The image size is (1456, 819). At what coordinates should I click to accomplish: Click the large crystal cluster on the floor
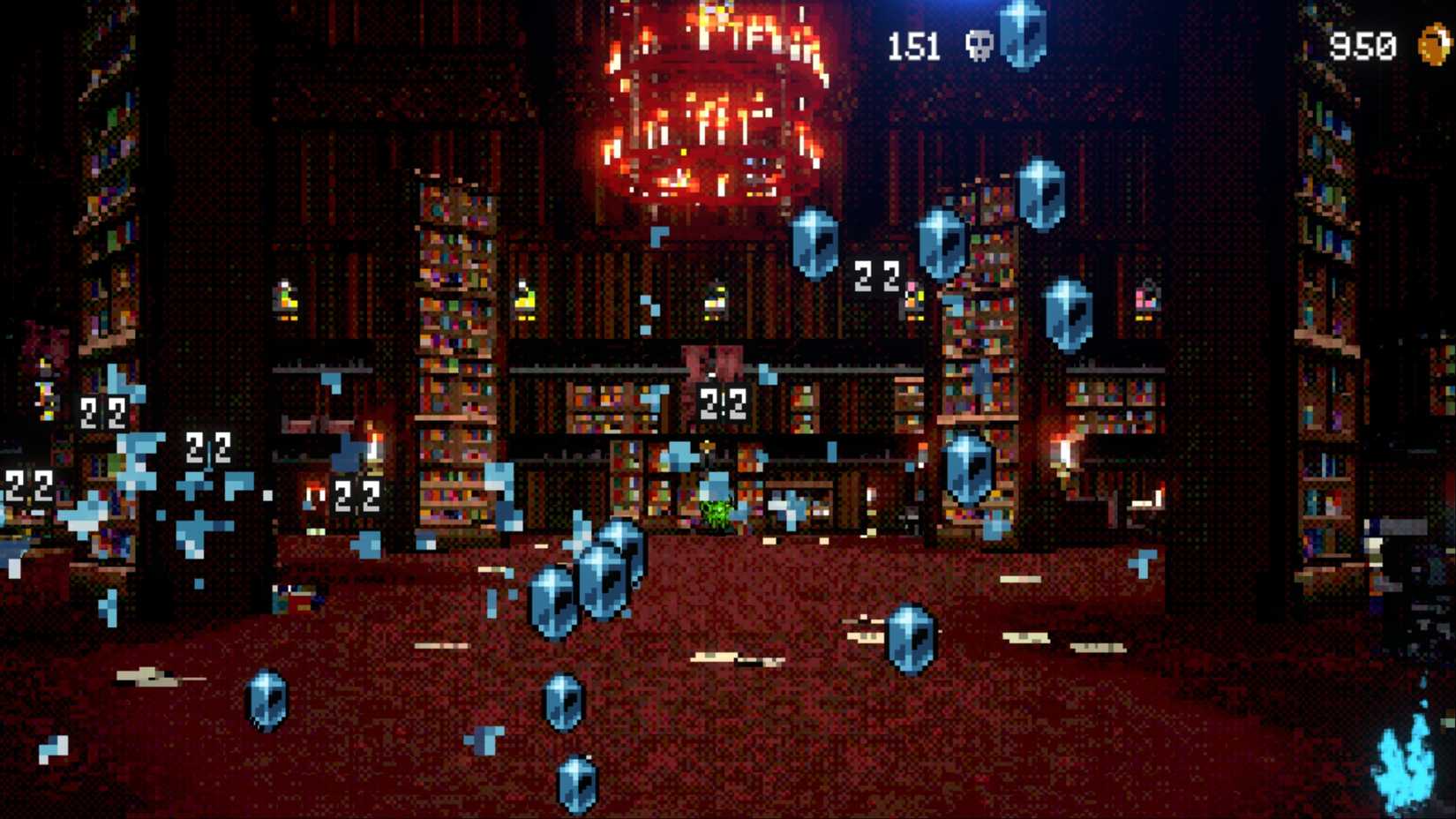pyautogui.click(x=591, y=582)
